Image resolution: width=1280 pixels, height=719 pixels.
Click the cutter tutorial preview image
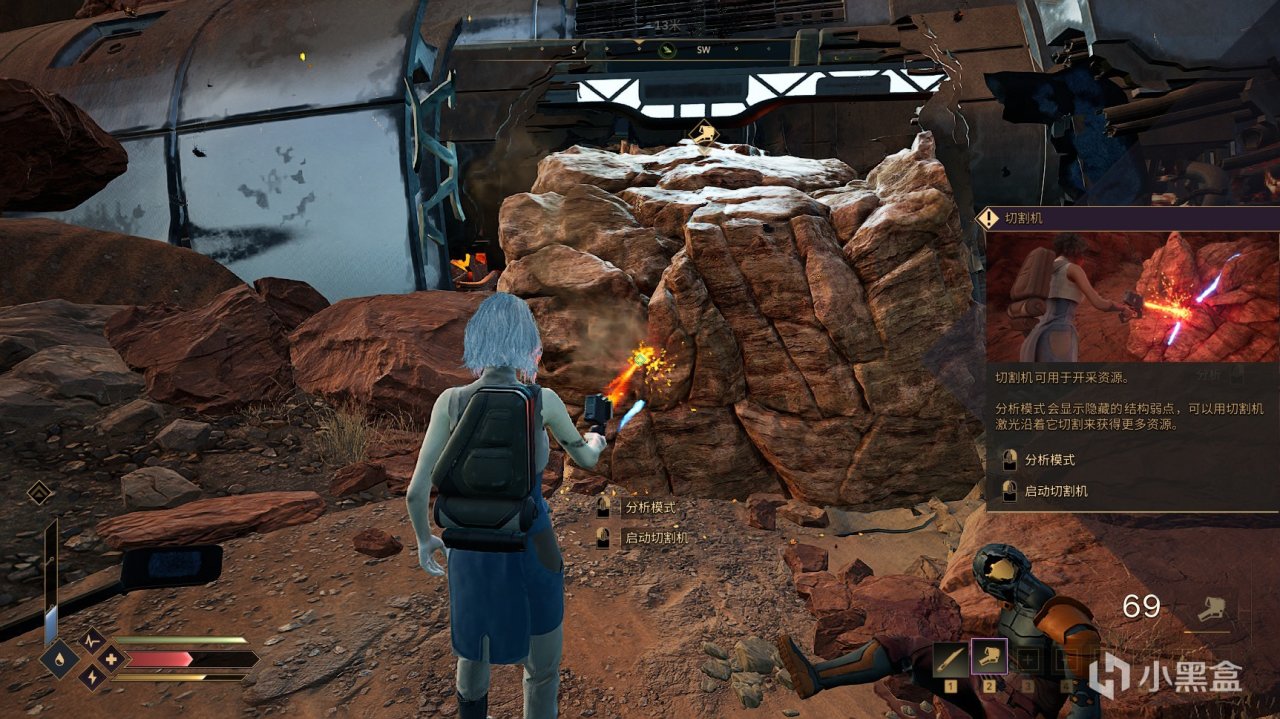point(1132,297)
